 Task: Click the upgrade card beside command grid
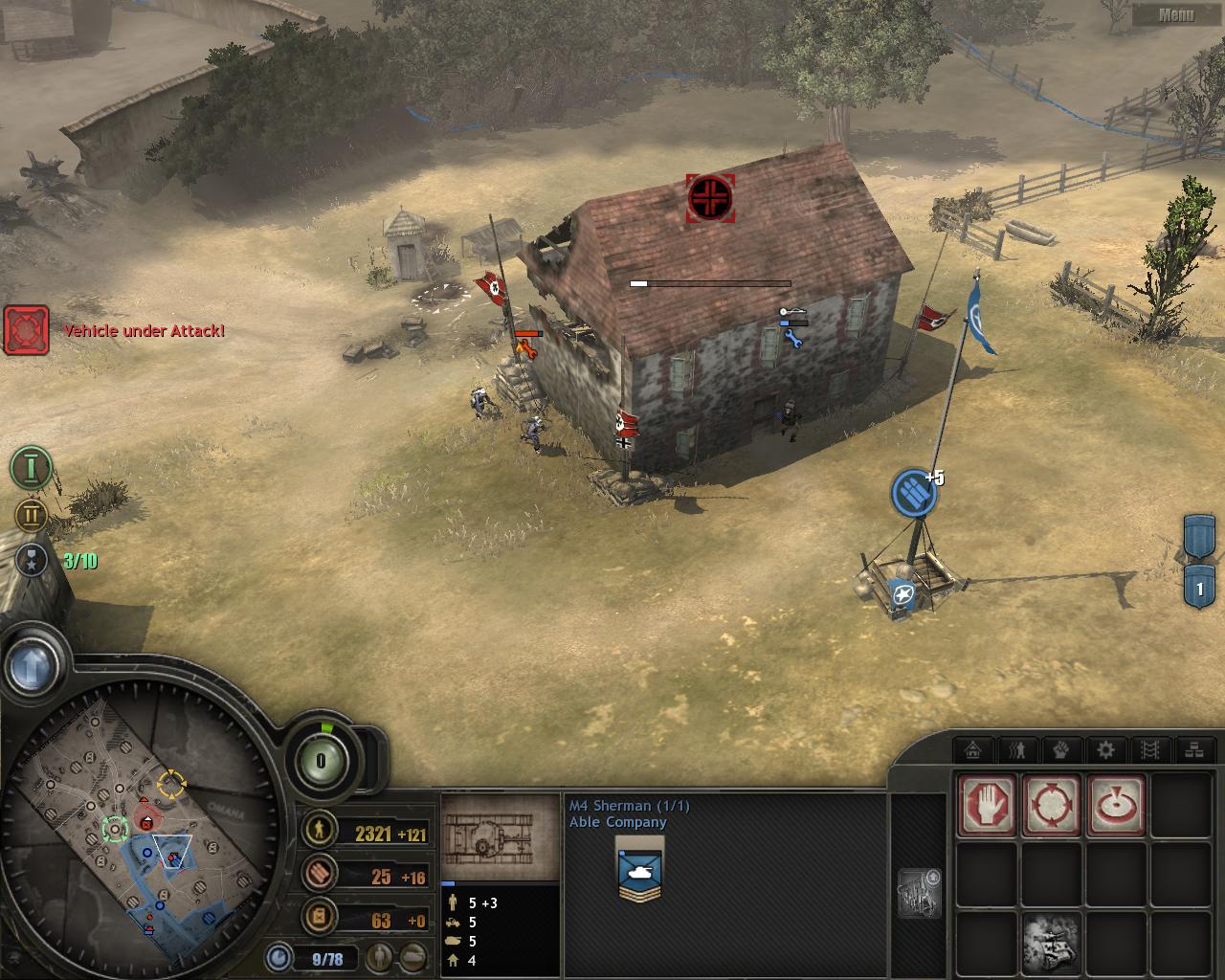click(x=919, y=892)
